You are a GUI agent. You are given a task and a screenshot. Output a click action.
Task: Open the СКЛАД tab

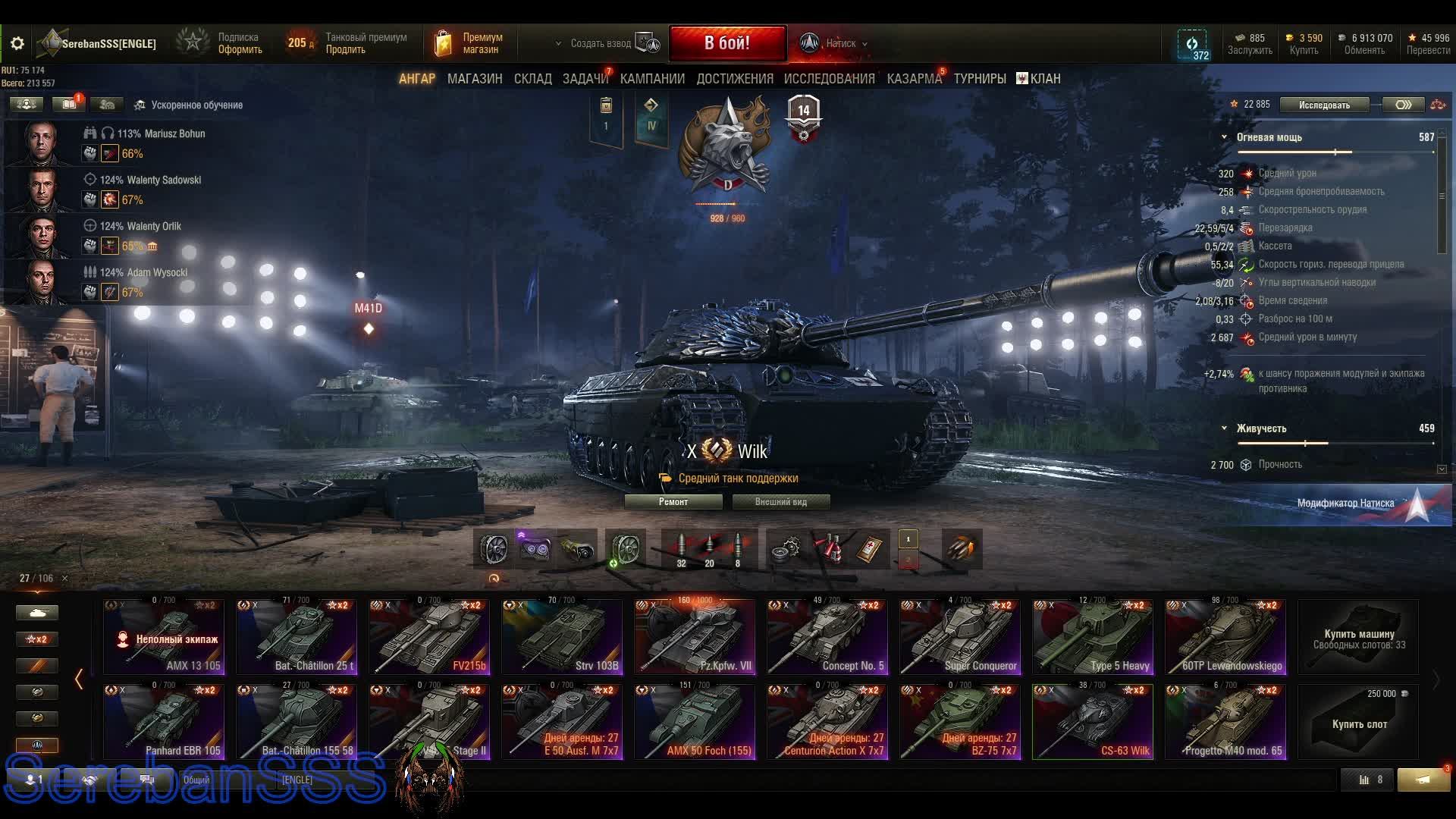pyautogui.click(x=532, y=79)
